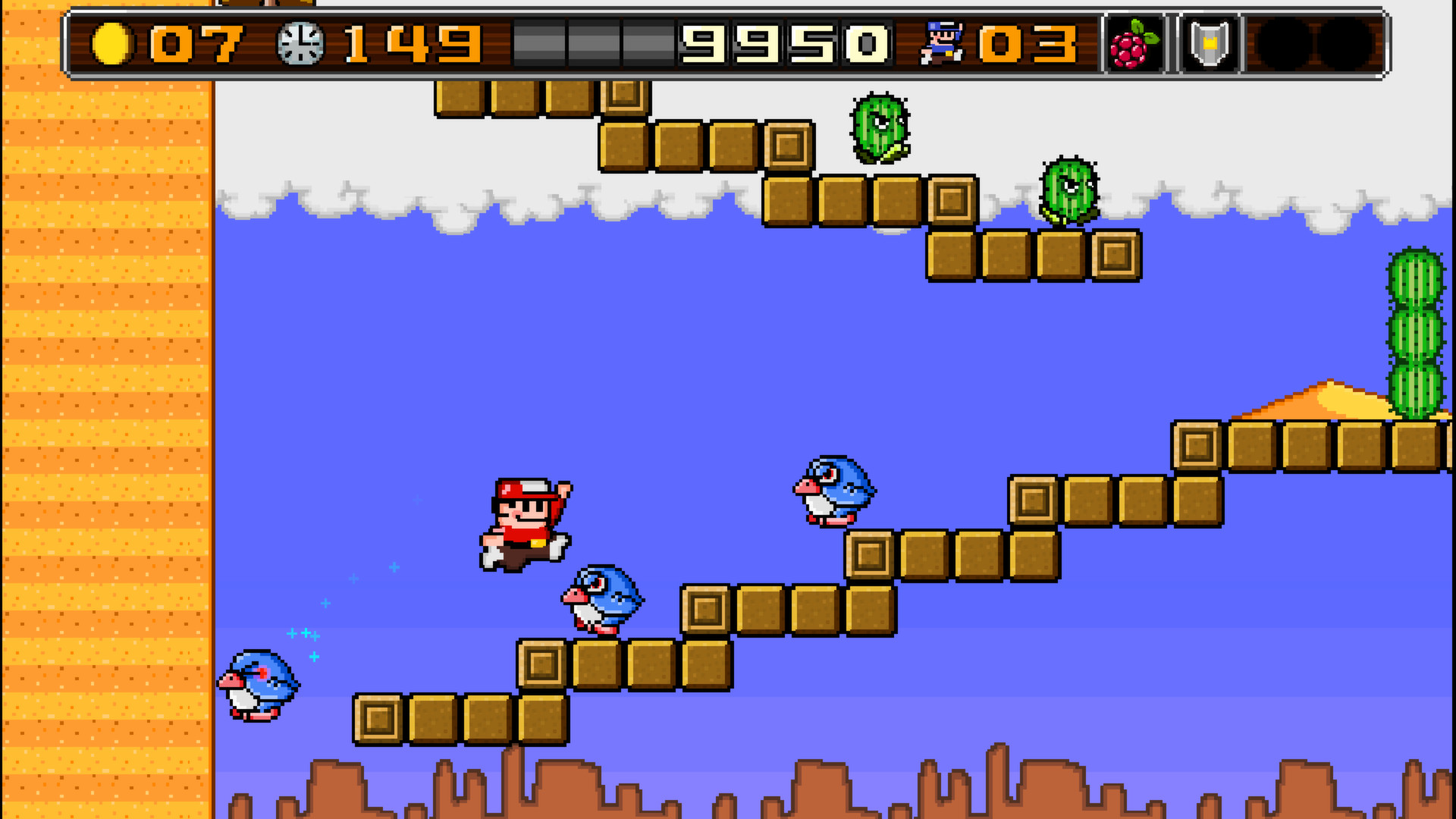Click the gray power meter bar
The width and height of the screenshot is (1456, 819).
[x=591, y=42]
